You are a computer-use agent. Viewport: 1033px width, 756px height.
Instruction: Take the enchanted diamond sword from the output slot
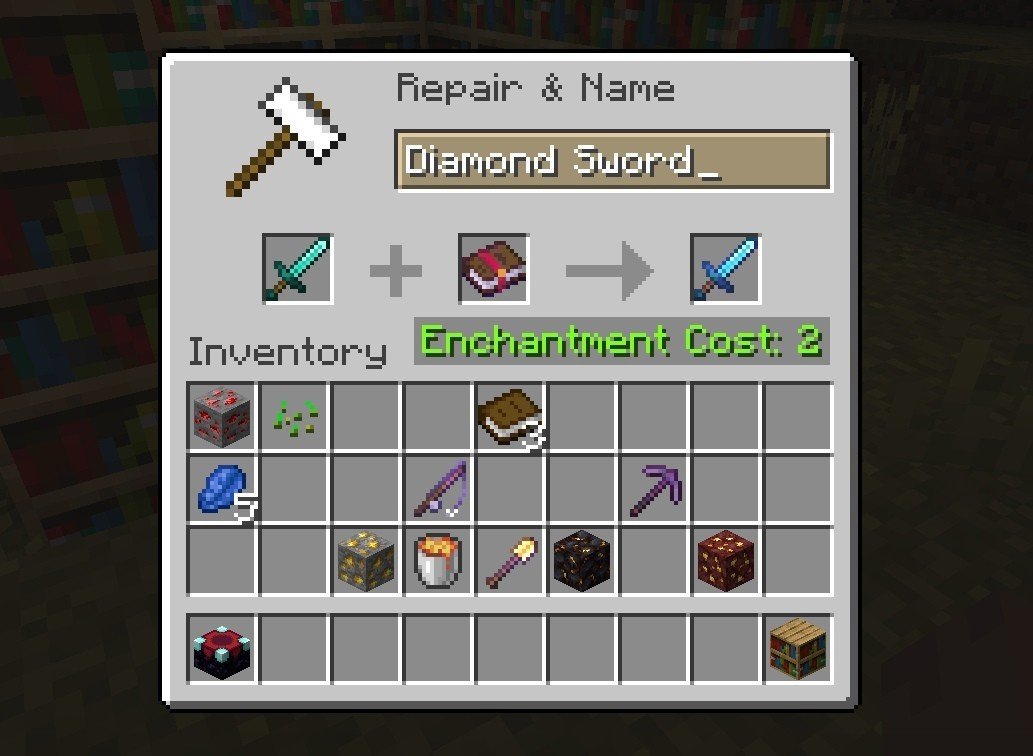pos(725,269)
